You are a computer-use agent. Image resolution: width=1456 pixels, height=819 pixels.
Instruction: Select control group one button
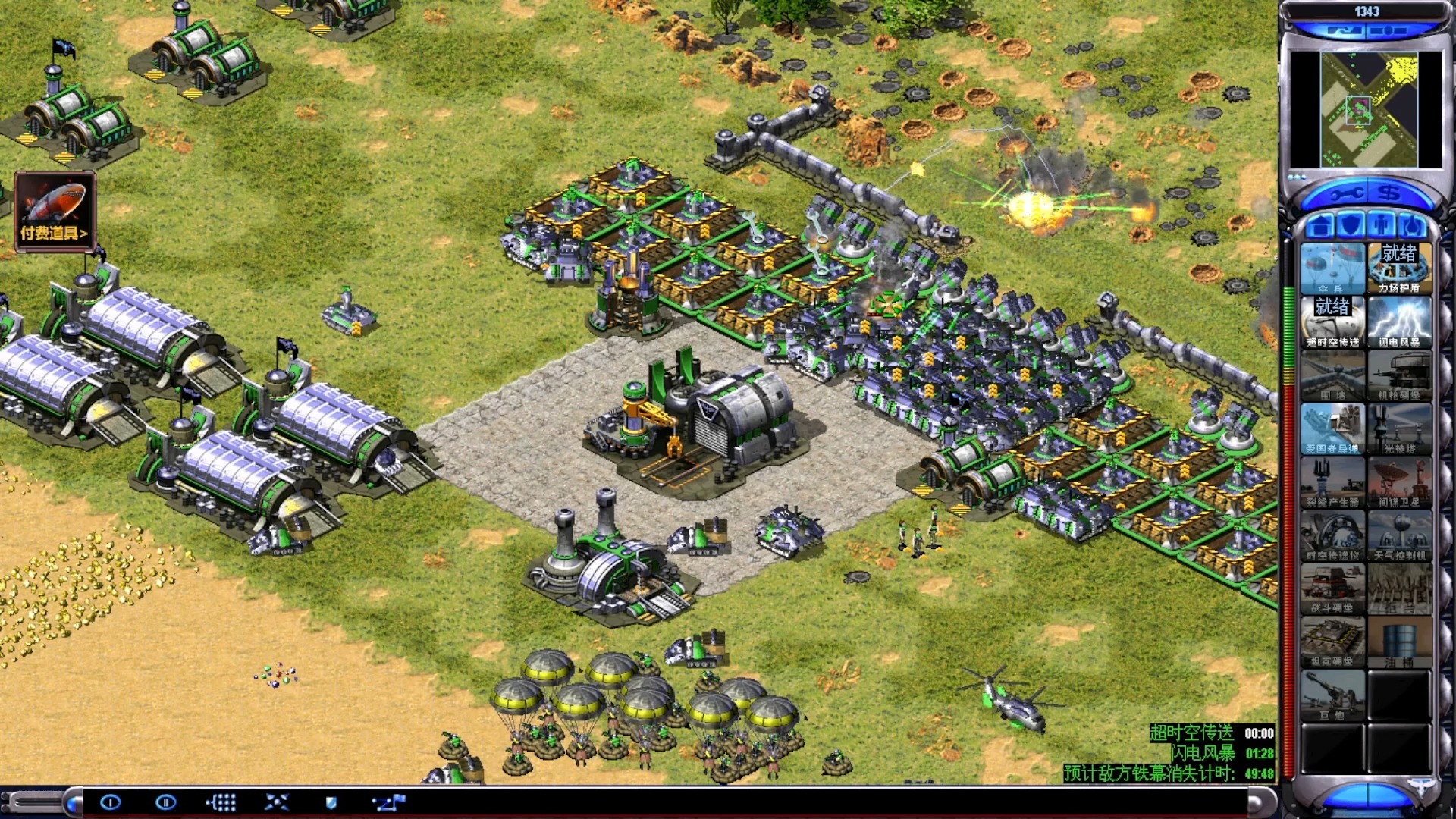point(111,802)
